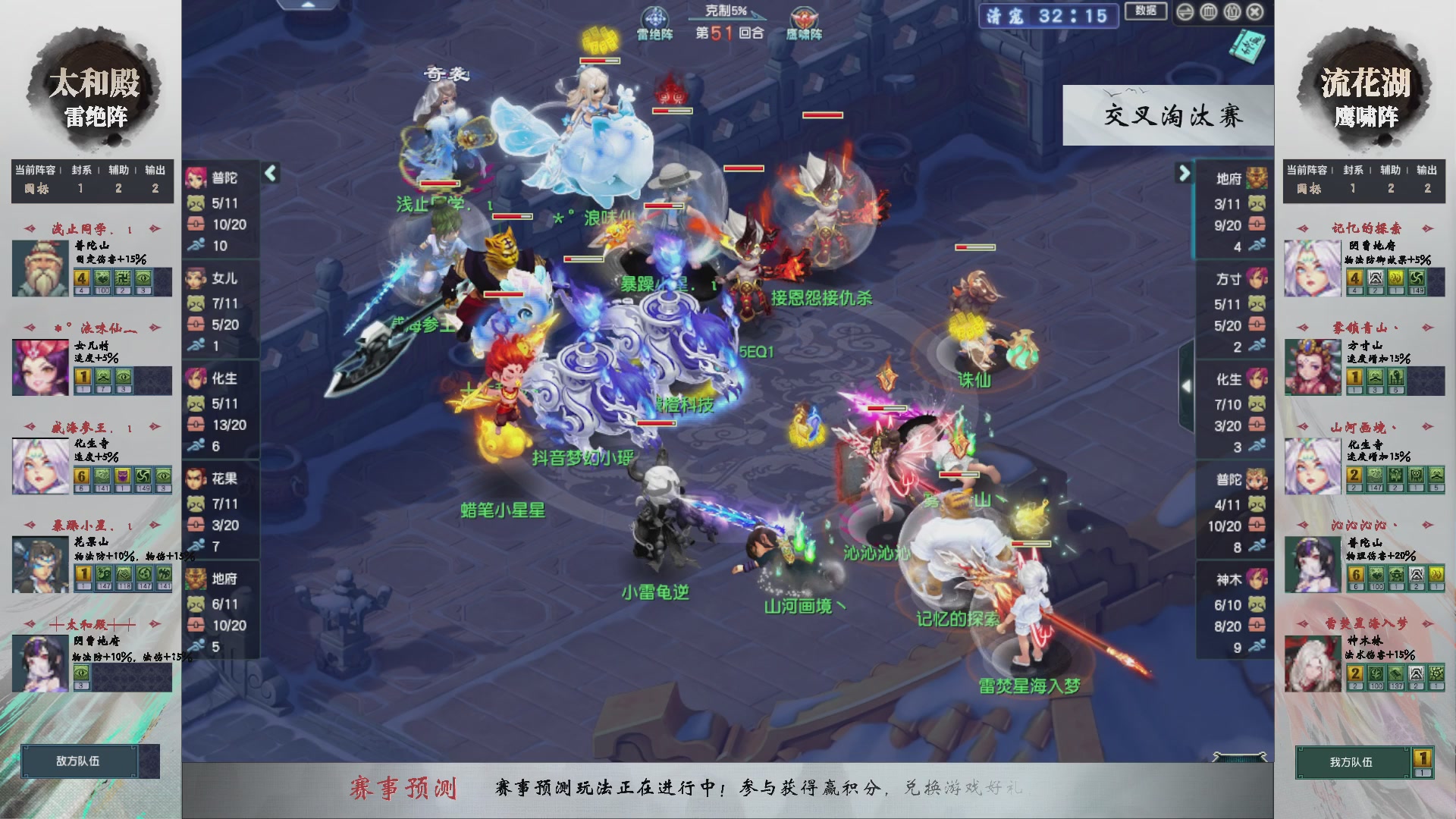Toggle the eye buff icon under 浅止同学's portrait
The height and width of the screenshot is (819, 1456).
point(143,278)
